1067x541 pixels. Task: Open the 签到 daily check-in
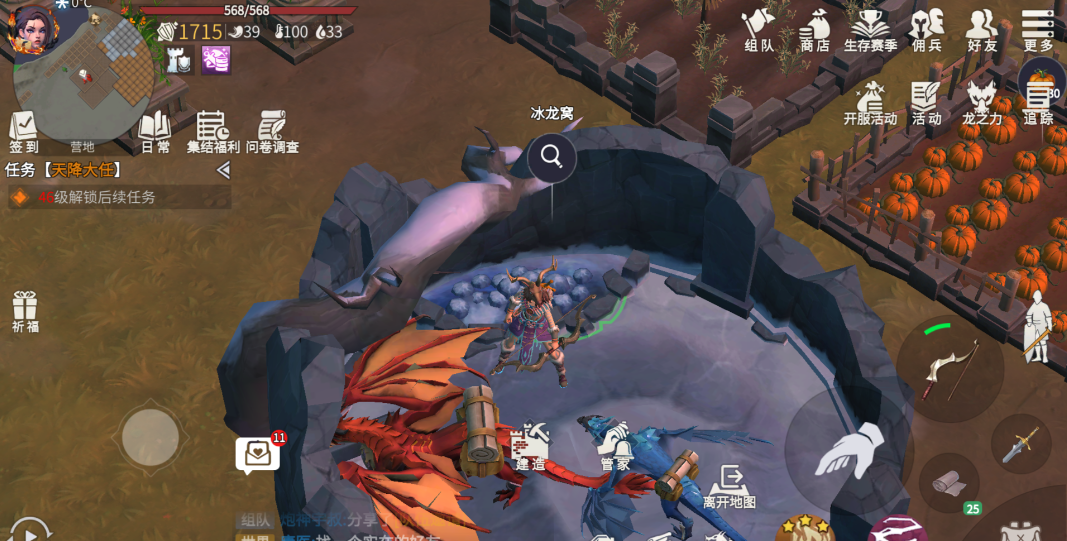click(x=24, y=131)
